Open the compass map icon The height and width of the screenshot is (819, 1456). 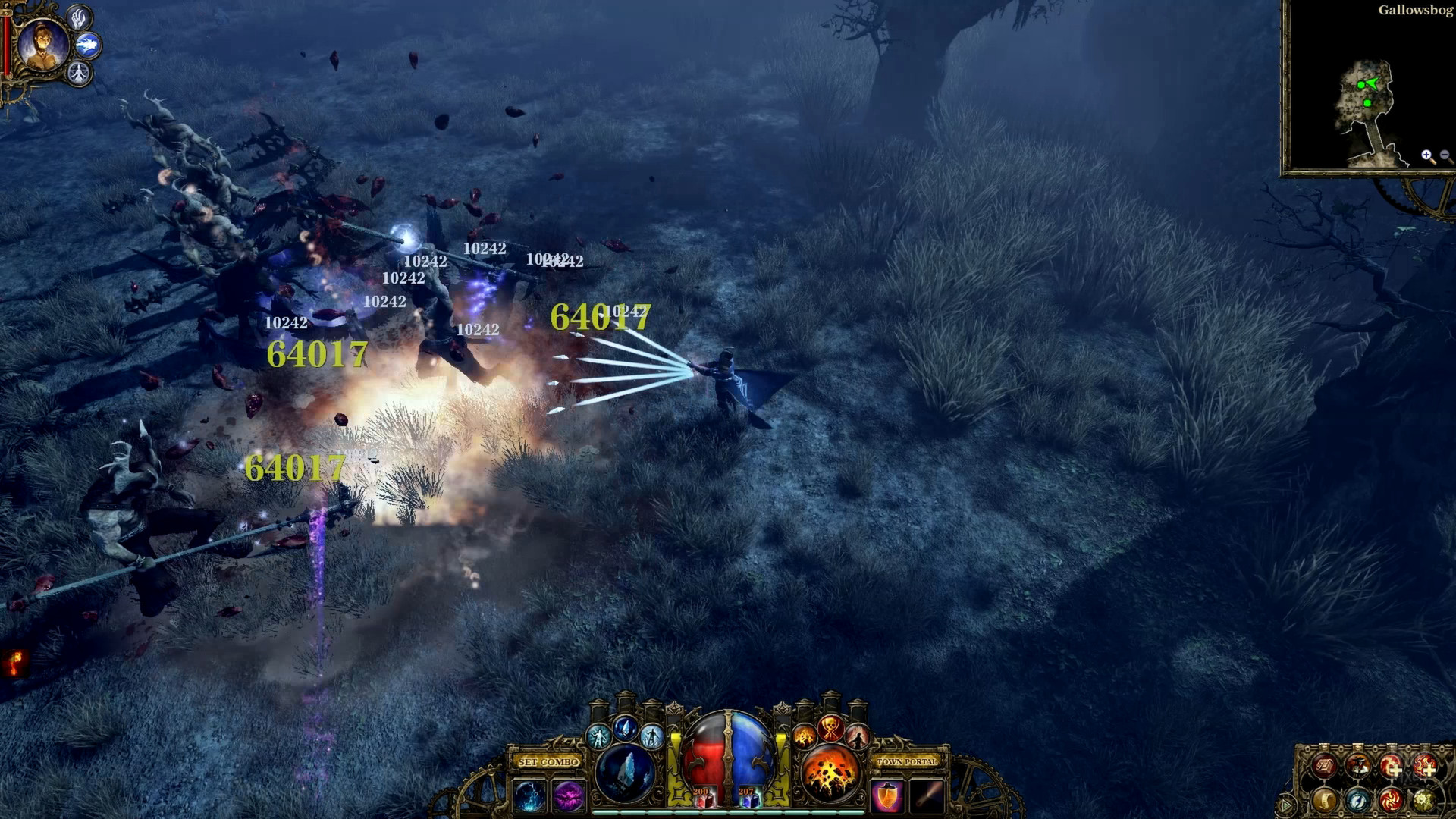pyautogui.click(x=1357, y=800)
